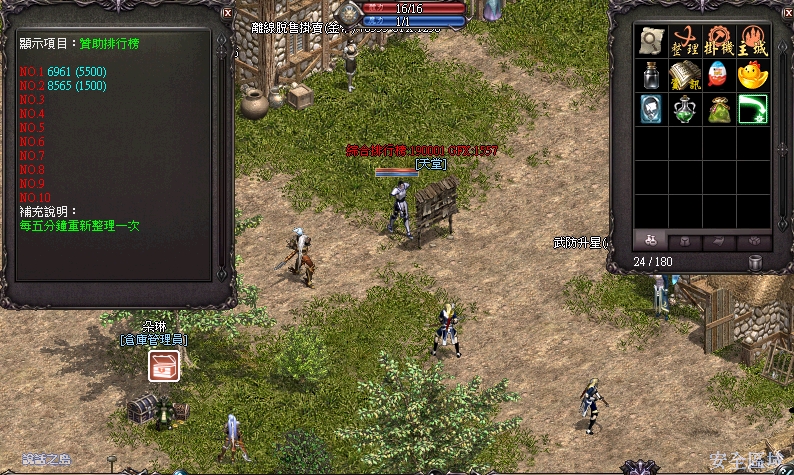Click the inventory trash can button

click(756, 262)
